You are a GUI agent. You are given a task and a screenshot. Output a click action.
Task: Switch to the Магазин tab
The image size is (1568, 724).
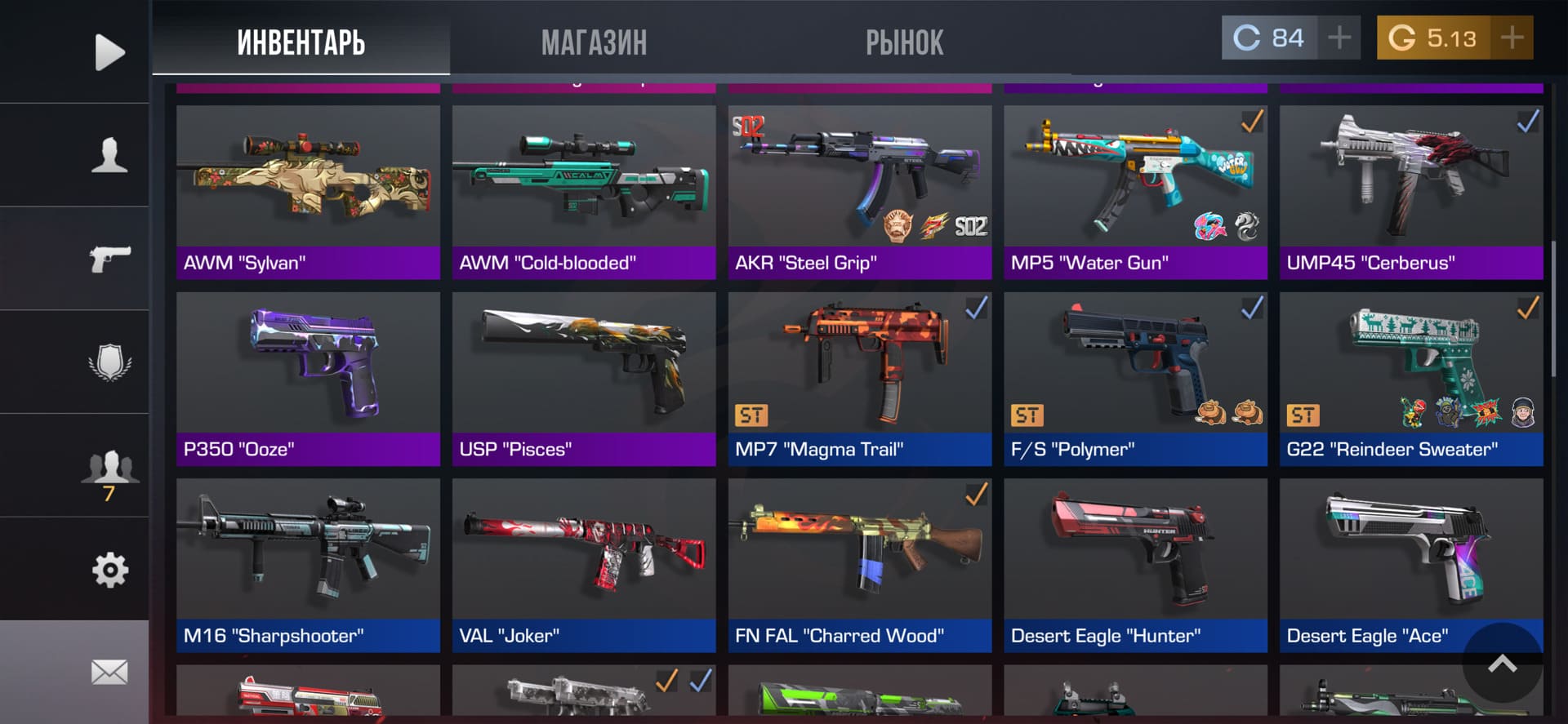(594, 42)
